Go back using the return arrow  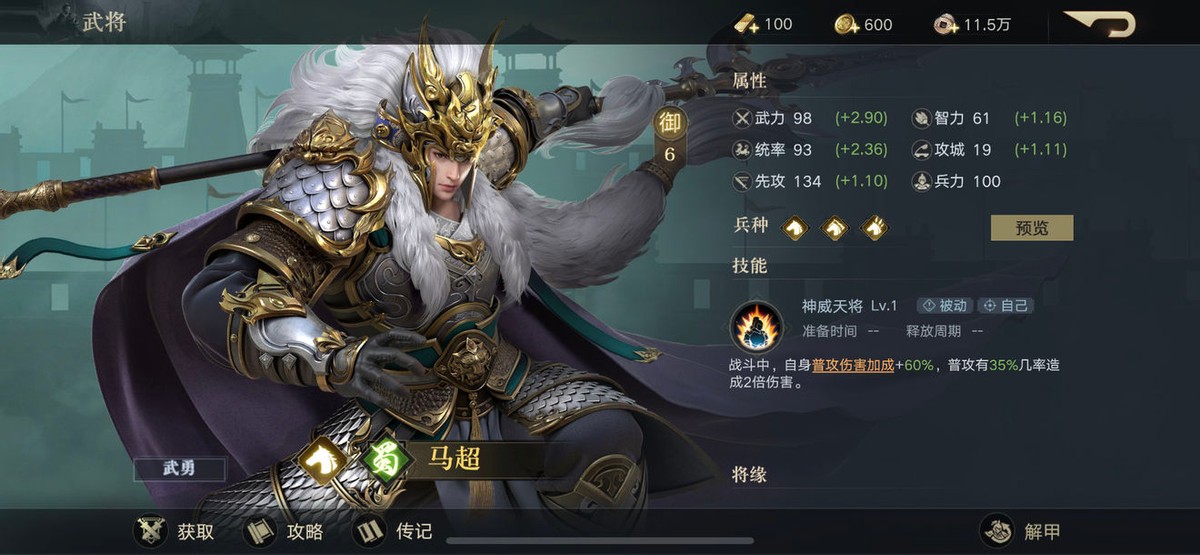1099,23
